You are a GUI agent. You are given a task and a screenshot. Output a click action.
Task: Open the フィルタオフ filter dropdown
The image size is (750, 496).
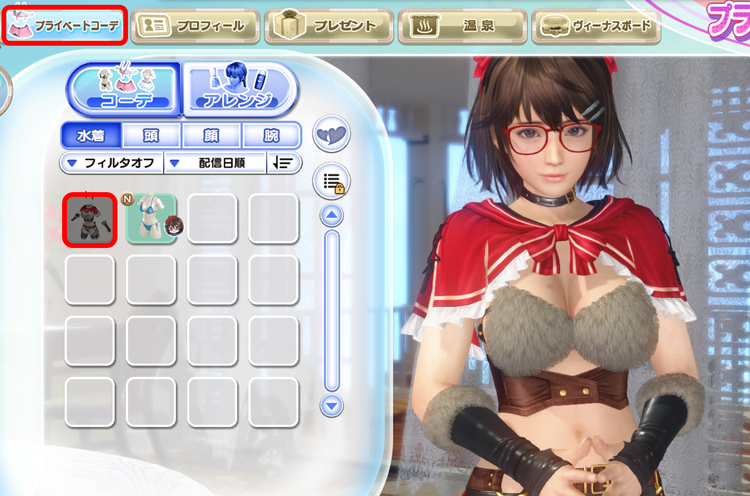click(x=110, y=163)
